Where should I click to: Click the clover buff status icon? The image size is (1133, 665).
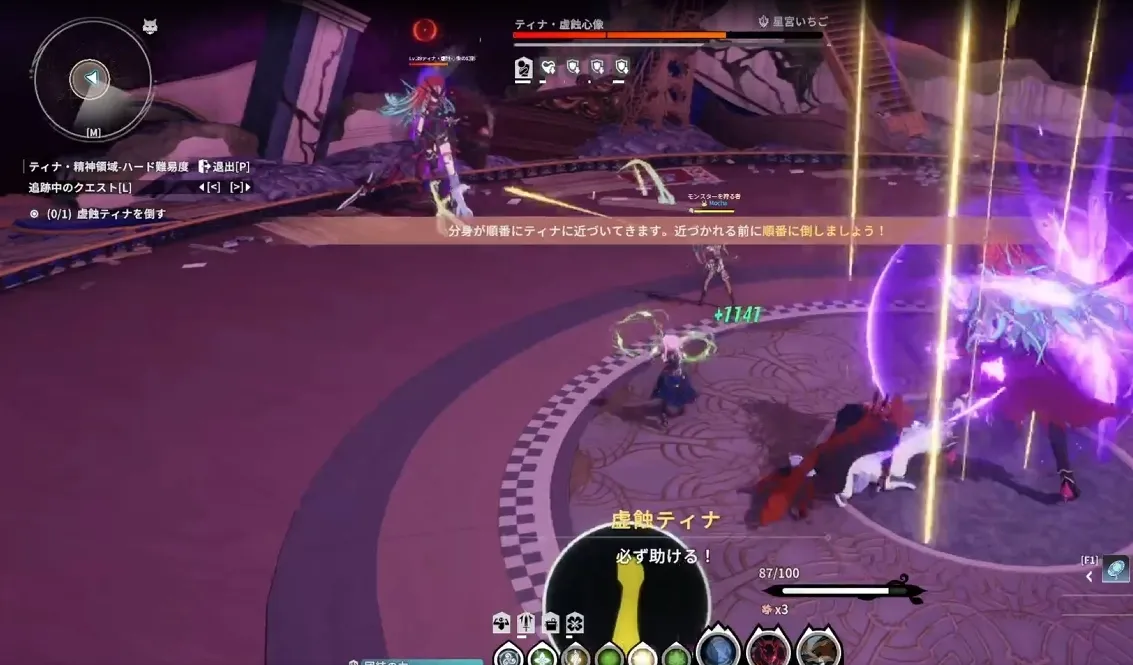tap(574, 623)
